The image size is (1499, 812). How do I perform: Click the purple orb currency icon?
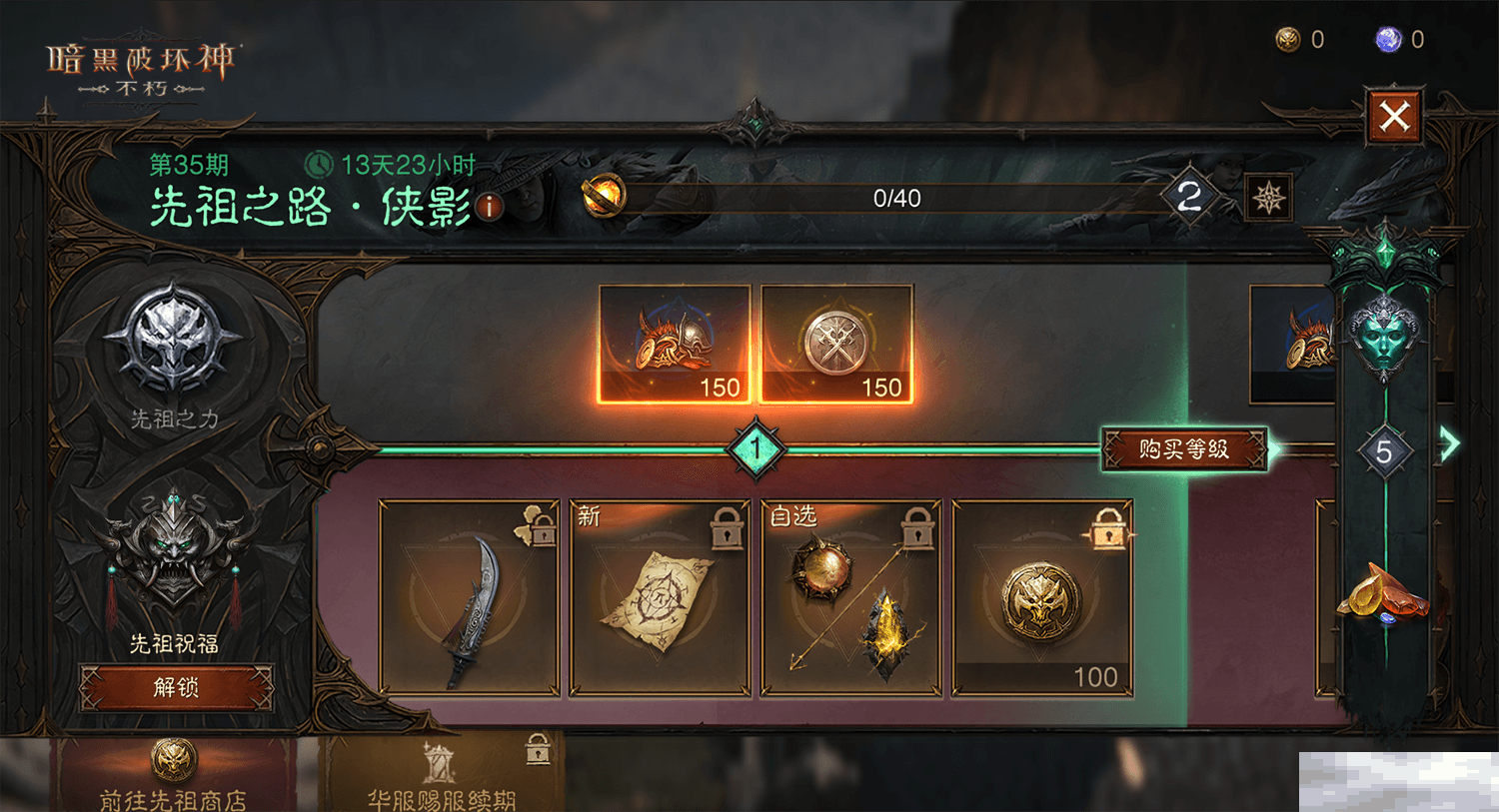pyautogui.click(x=1388, y=39)
